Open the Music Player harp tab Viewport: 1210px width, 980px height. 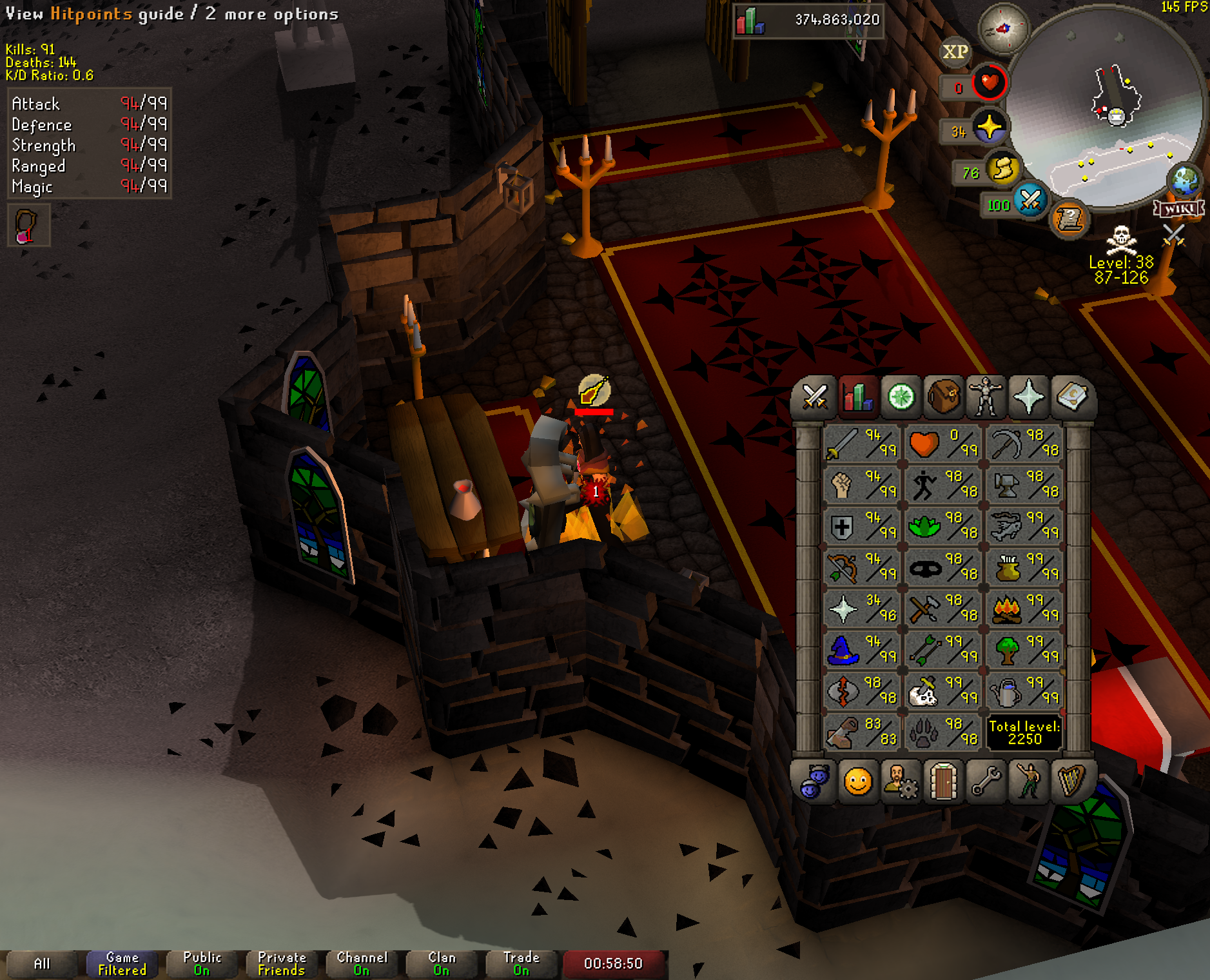click(x=1071, y=782)
